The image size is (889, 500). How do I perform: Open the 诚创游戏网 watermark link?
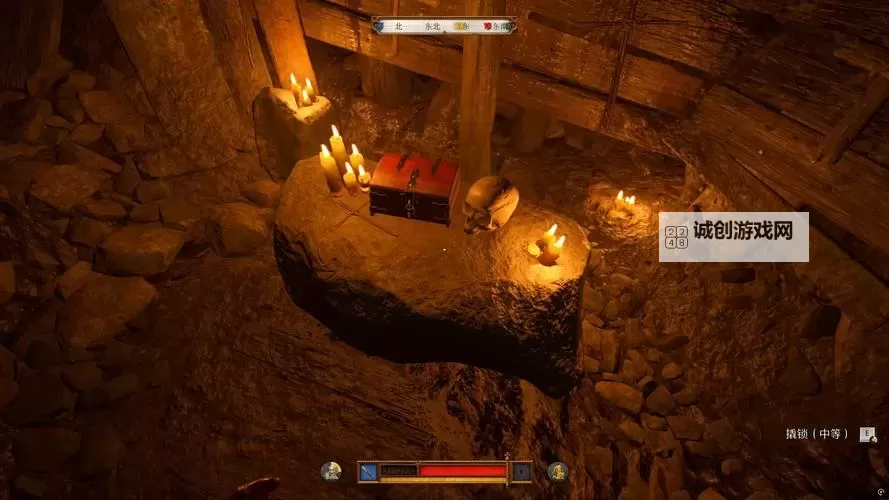pyautogui.click(x=733, y=236)
